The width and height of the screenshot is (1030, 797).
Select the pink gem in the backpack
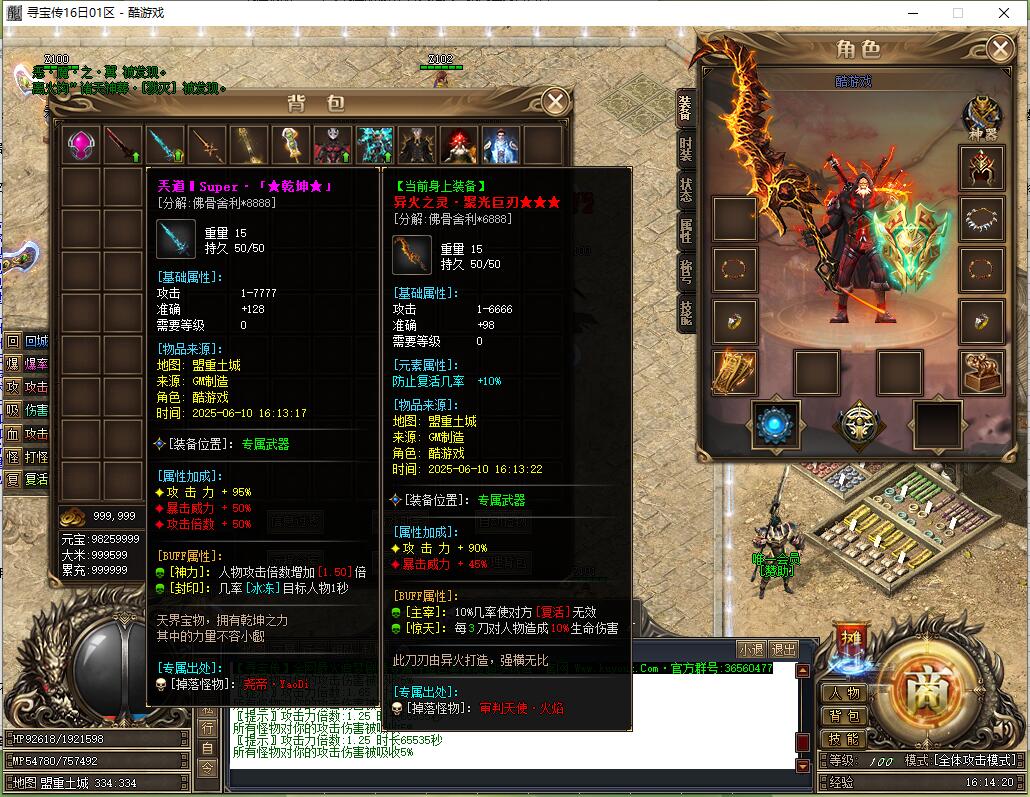pos(81,145)
